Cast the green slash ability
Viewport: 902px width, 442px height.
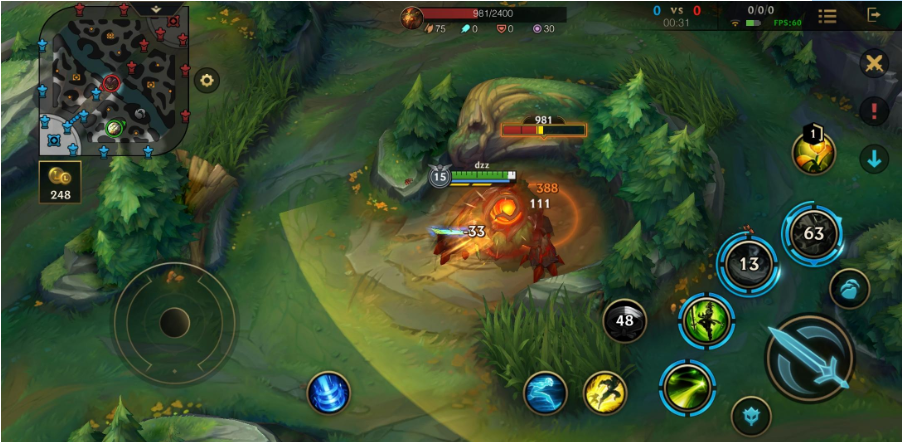coord(687,388)
